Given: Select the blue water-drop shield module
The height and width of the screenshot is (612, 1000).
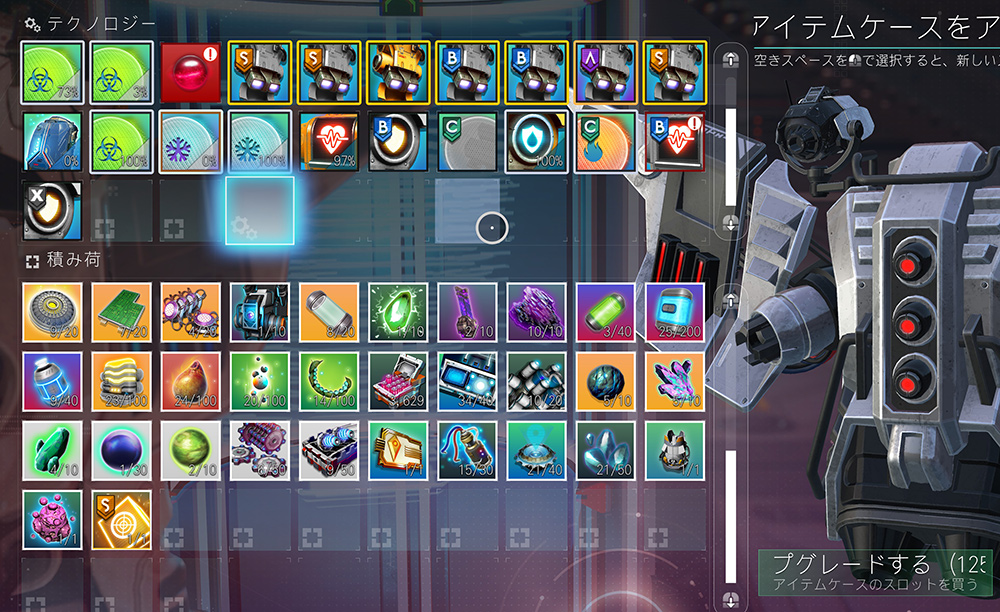Looking at the screenshot, I should [x=537, y=140].
